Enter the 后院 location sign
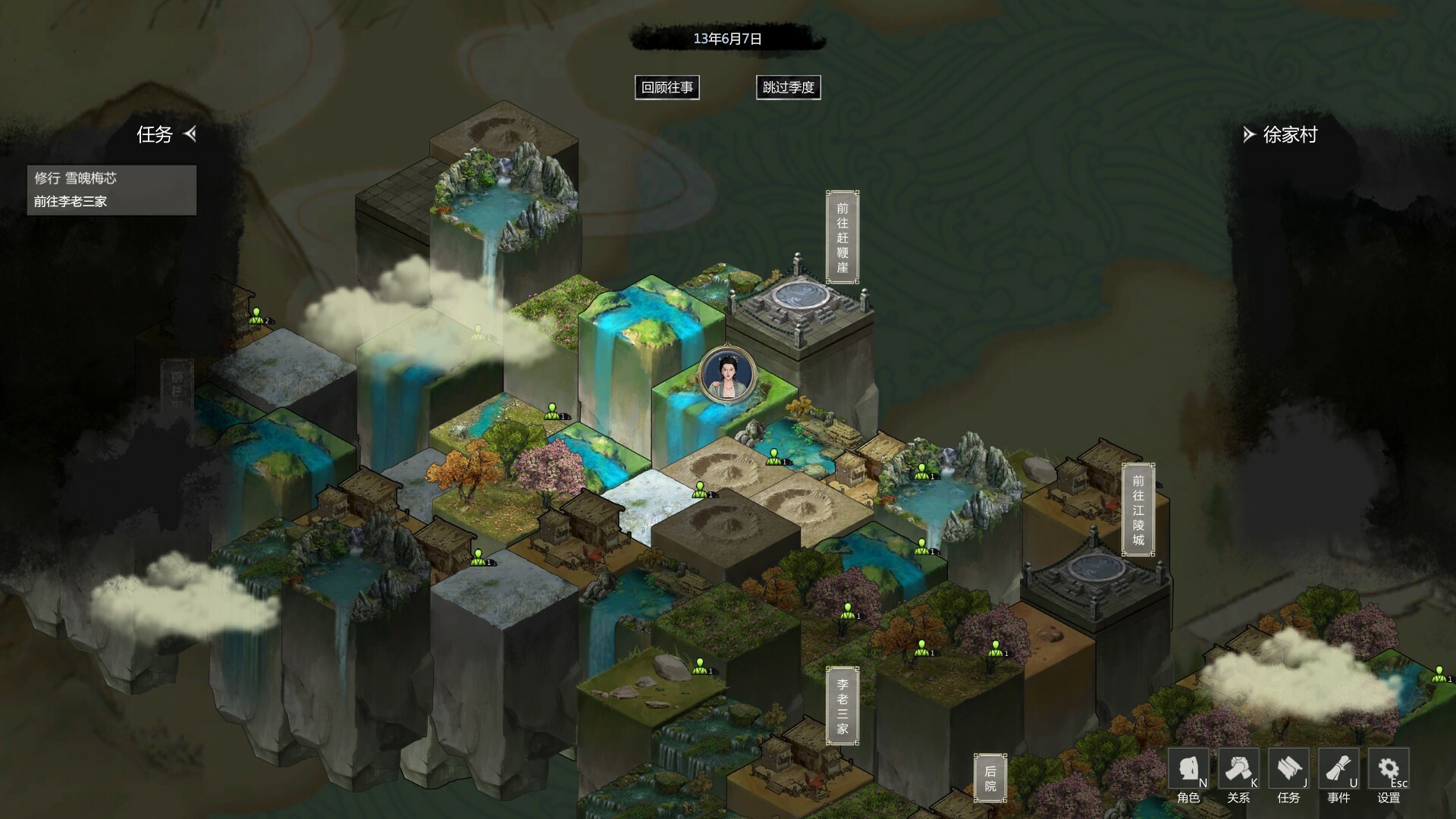 pyautogui.click(x=990, y=778)
